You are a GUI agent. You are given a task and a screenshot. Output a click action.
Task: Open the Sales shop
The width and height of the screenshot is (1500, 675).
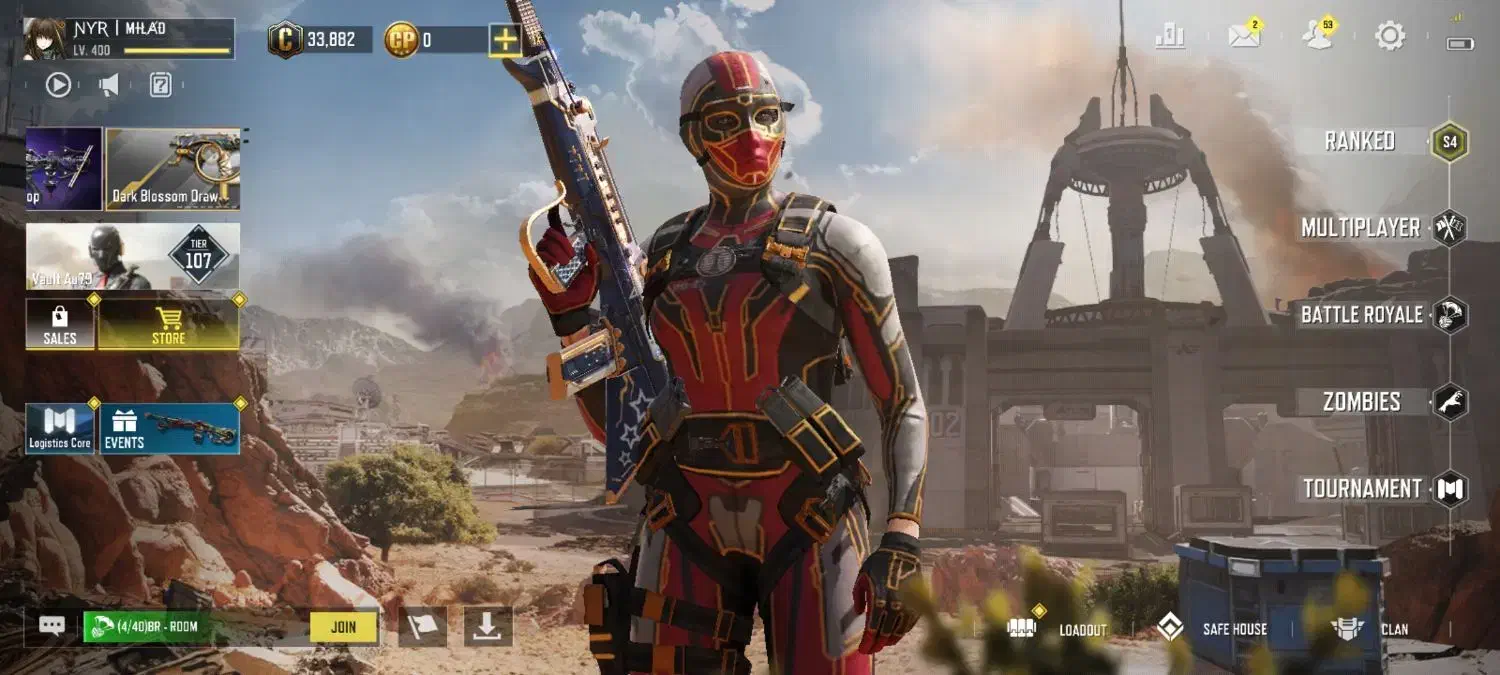60,325
